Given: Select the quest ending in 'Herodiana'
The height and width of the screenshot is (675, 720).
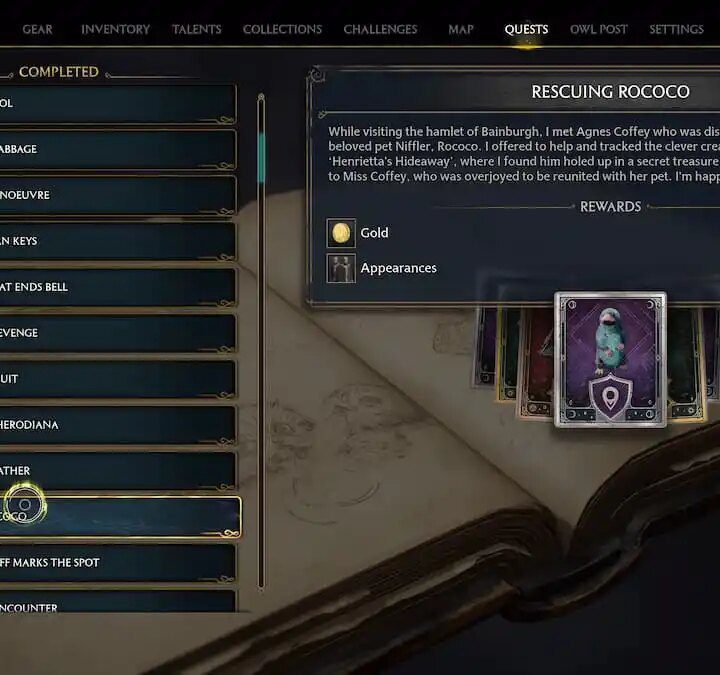Looking at the screenshot, I should [117, 425].
